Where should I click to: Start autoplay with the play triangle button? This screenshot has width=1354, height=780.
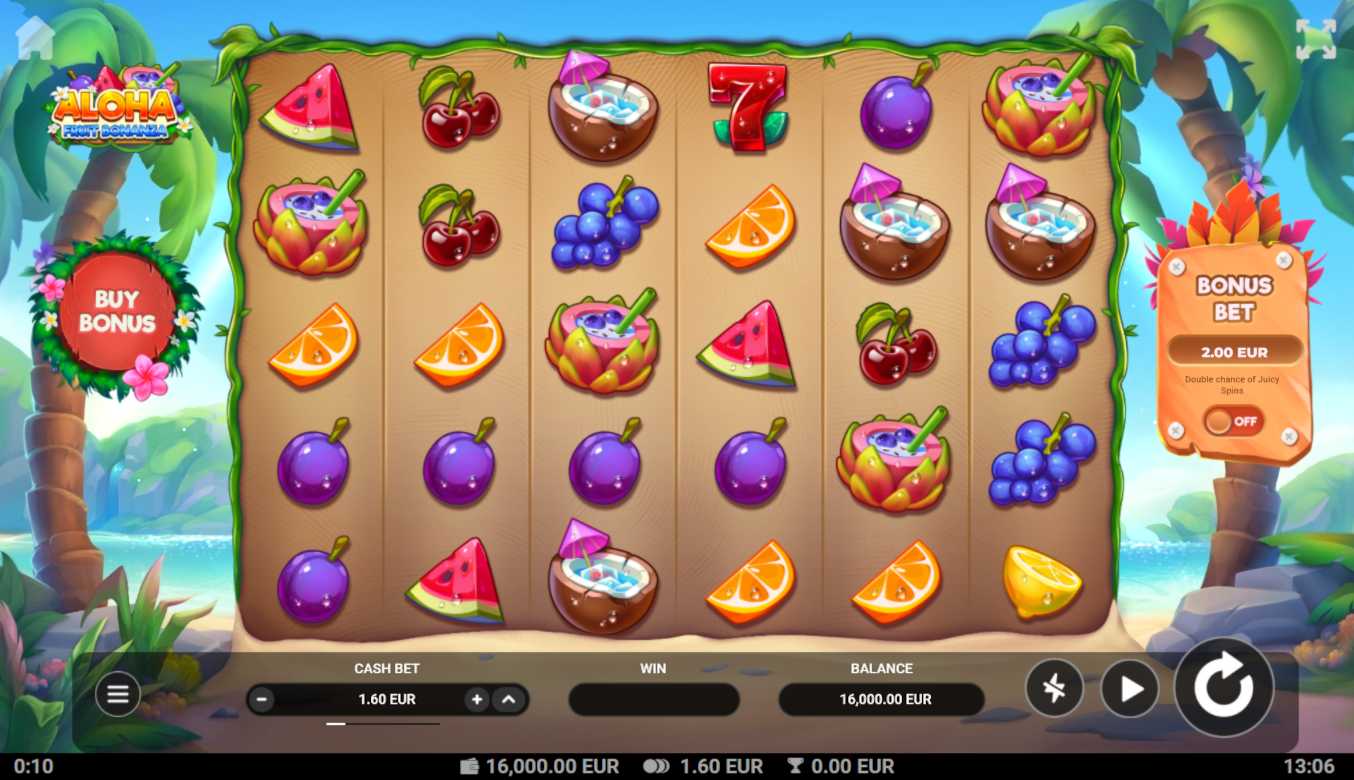tap(1130, 689)
